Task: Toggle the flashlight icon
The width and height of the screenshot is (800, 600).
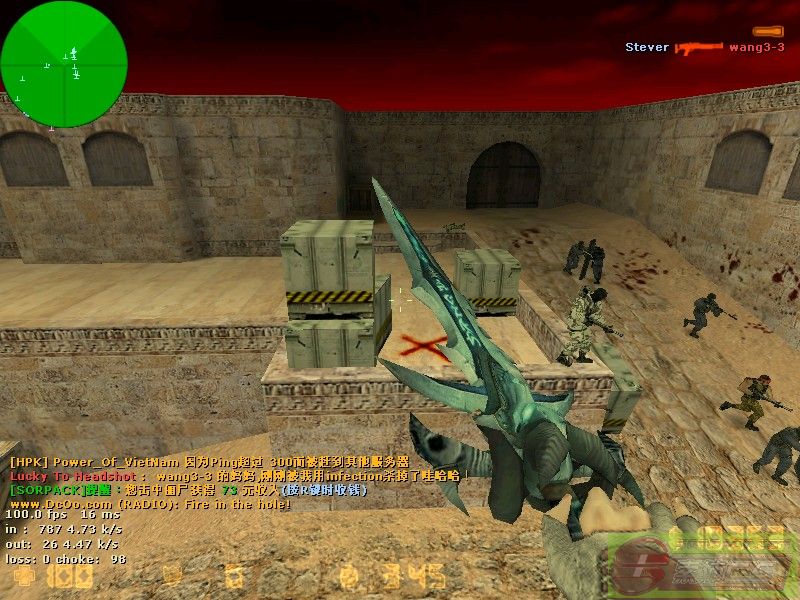Action: [768, 31]
